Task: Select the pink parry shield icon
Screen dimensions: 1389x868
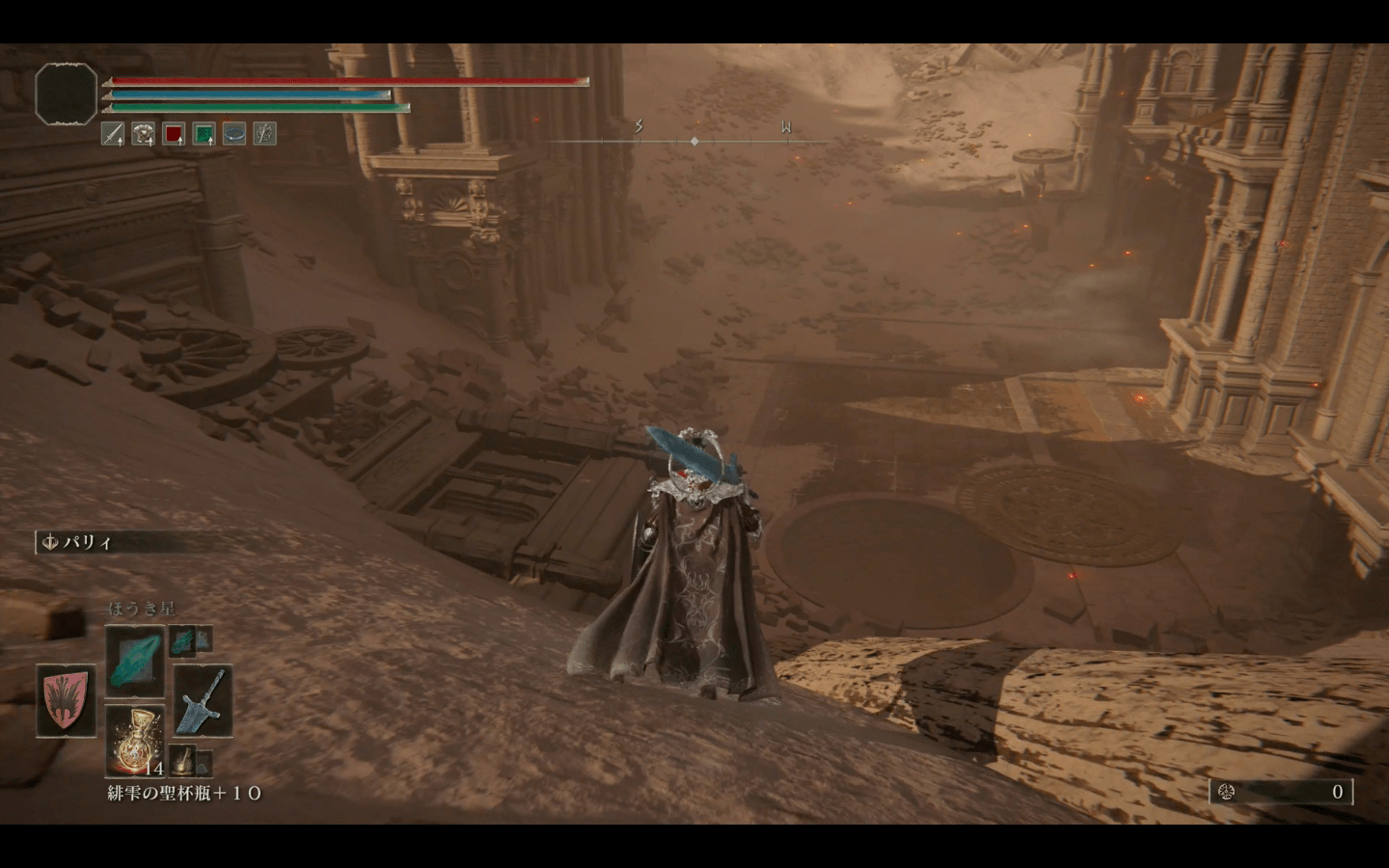Action: 65,701
